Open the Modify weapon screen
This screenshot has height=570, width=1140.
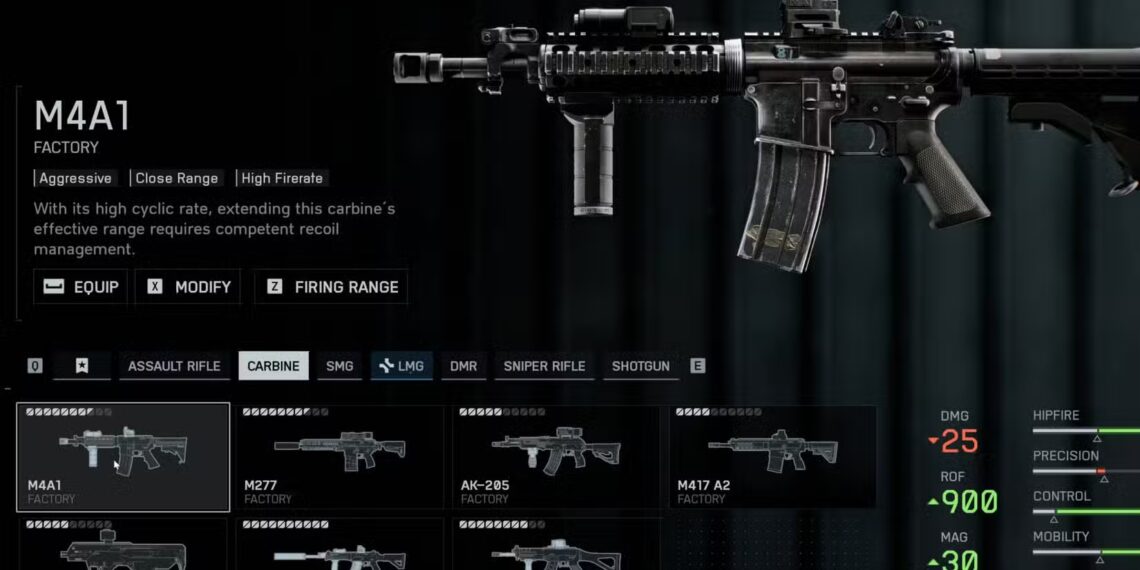pyautogui.click(x=190, y=287)
